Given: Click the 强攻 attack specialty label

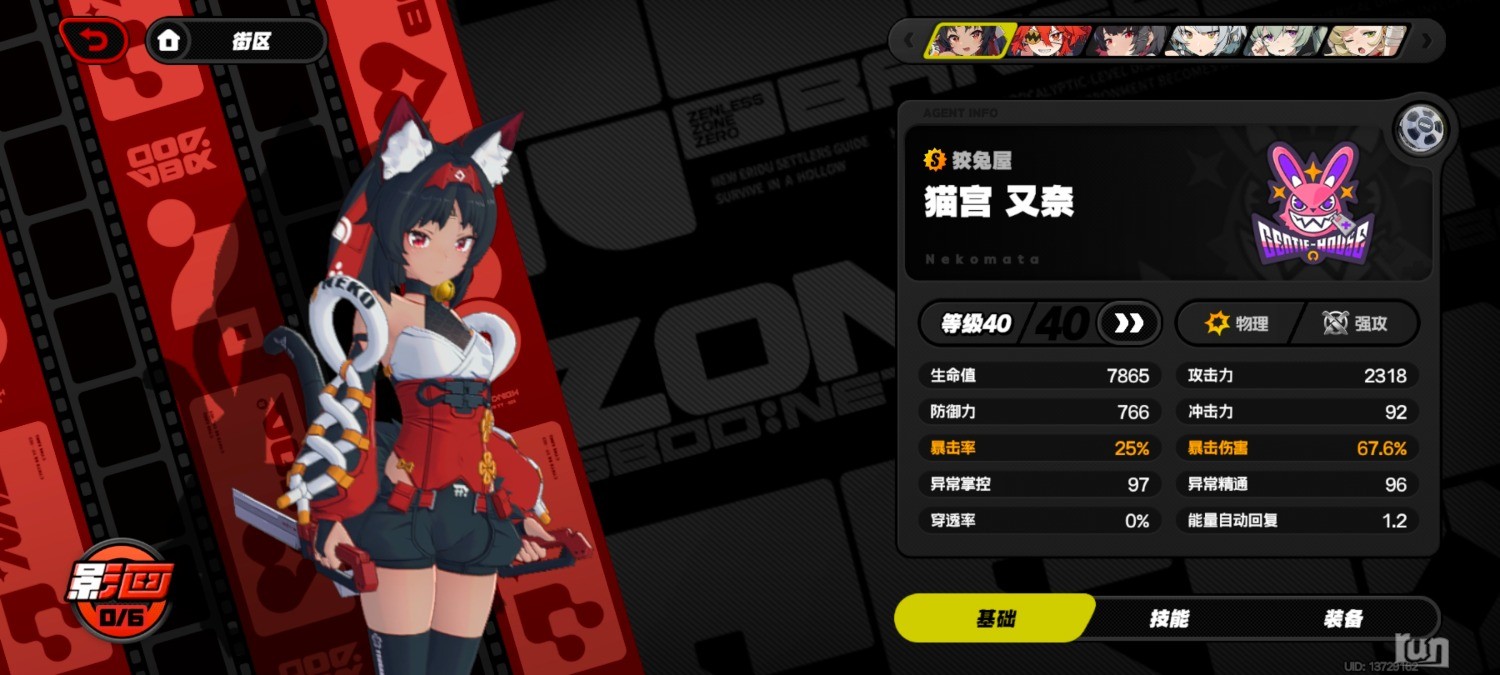Looking at the screenshot, I should (1356, 323).
